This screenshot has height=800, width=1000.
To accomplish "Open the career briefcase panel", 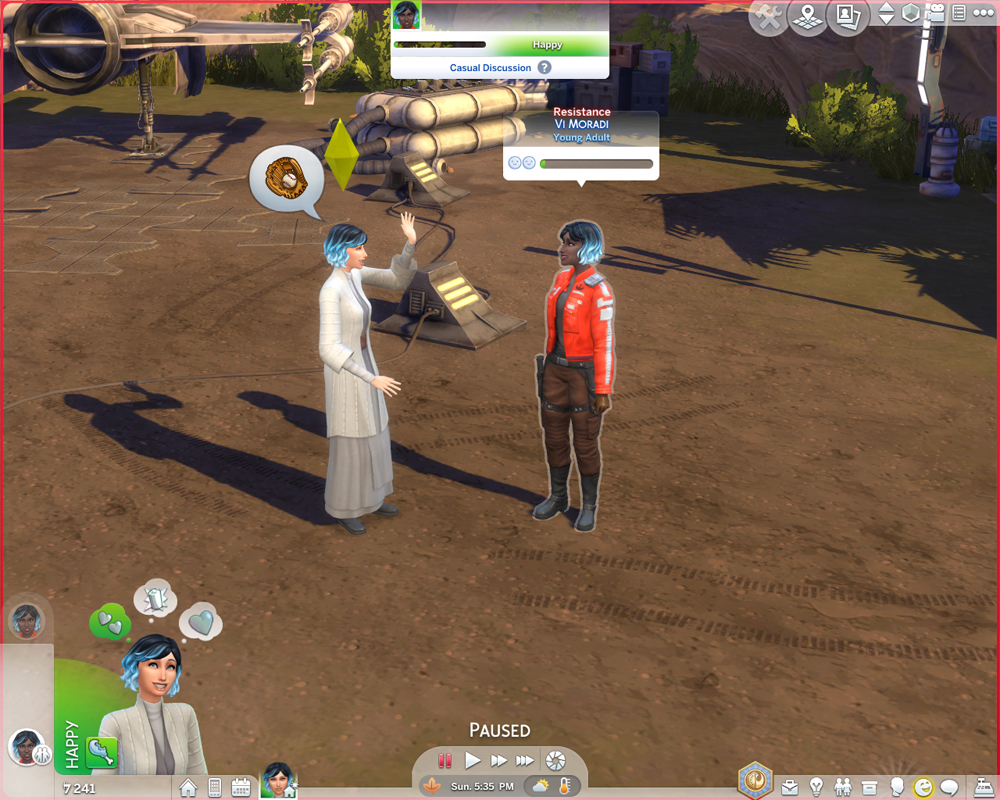I will [x=790, y=787].
